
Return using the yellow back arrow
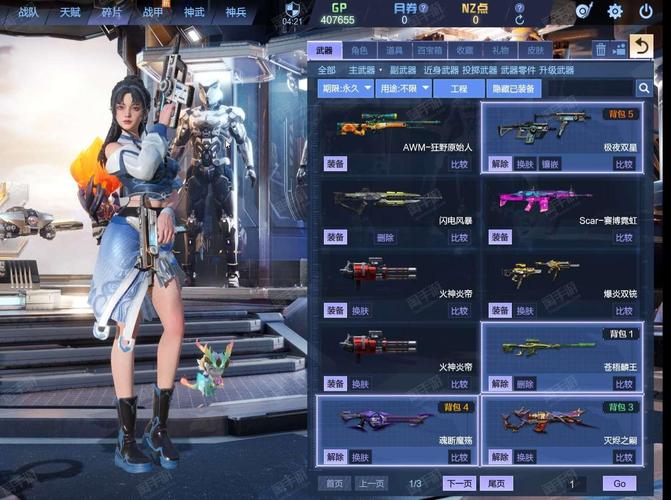pyautogui.click(x=642, y=46)
